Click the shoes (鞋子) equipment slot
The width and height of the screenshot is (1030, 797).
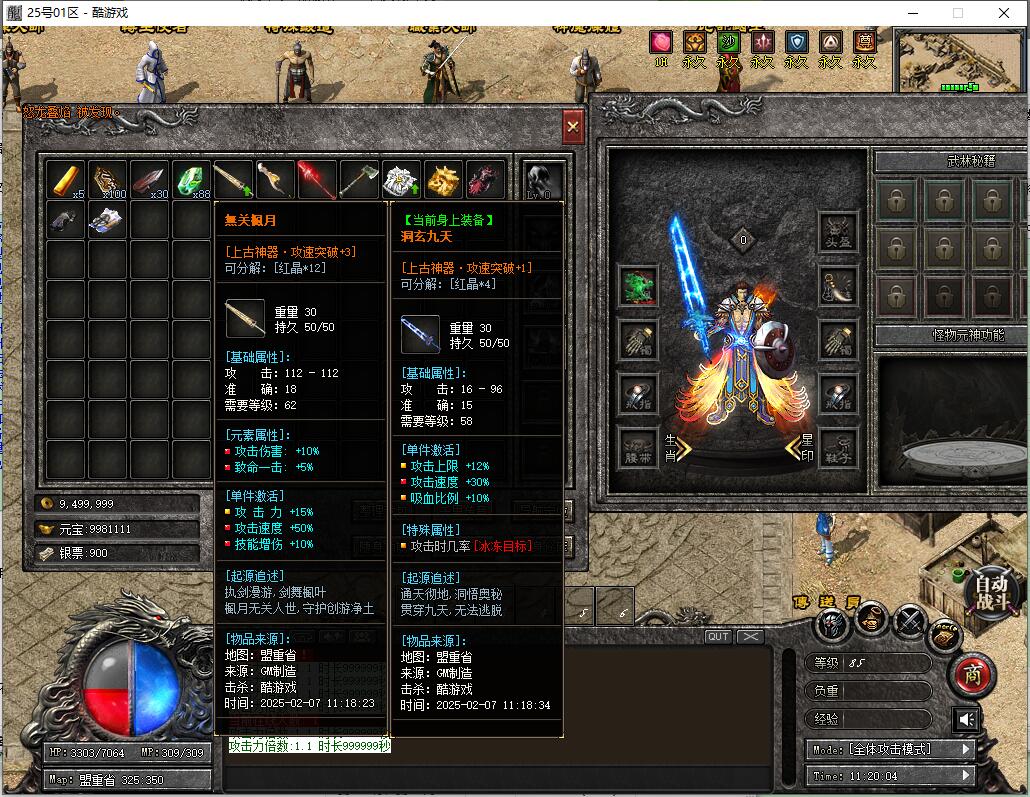(838, 447)
